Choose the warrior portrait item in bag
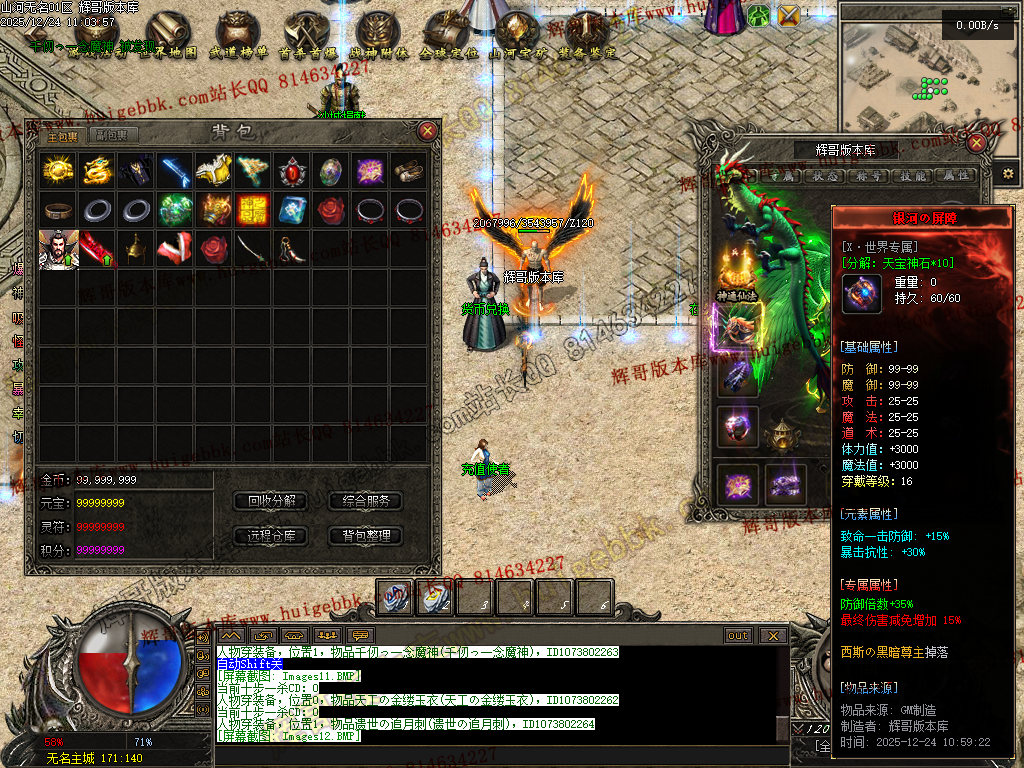The height and width of the screenshot is (768, 1024). [57, 249]
